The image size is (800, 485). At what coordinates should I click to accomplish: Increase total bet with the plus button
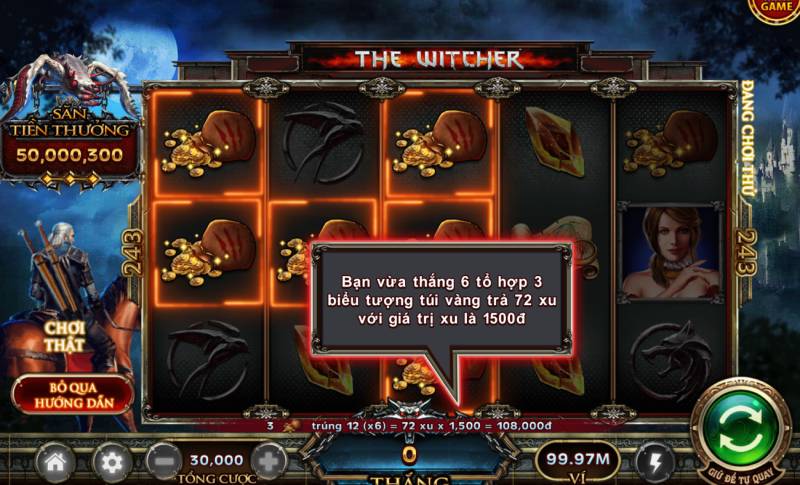click(269, 462)
